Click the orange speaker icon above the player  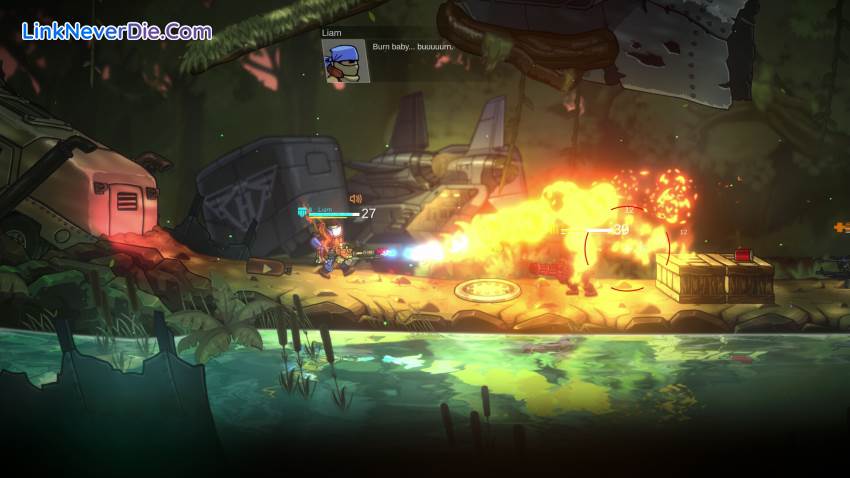click(355, 199)
